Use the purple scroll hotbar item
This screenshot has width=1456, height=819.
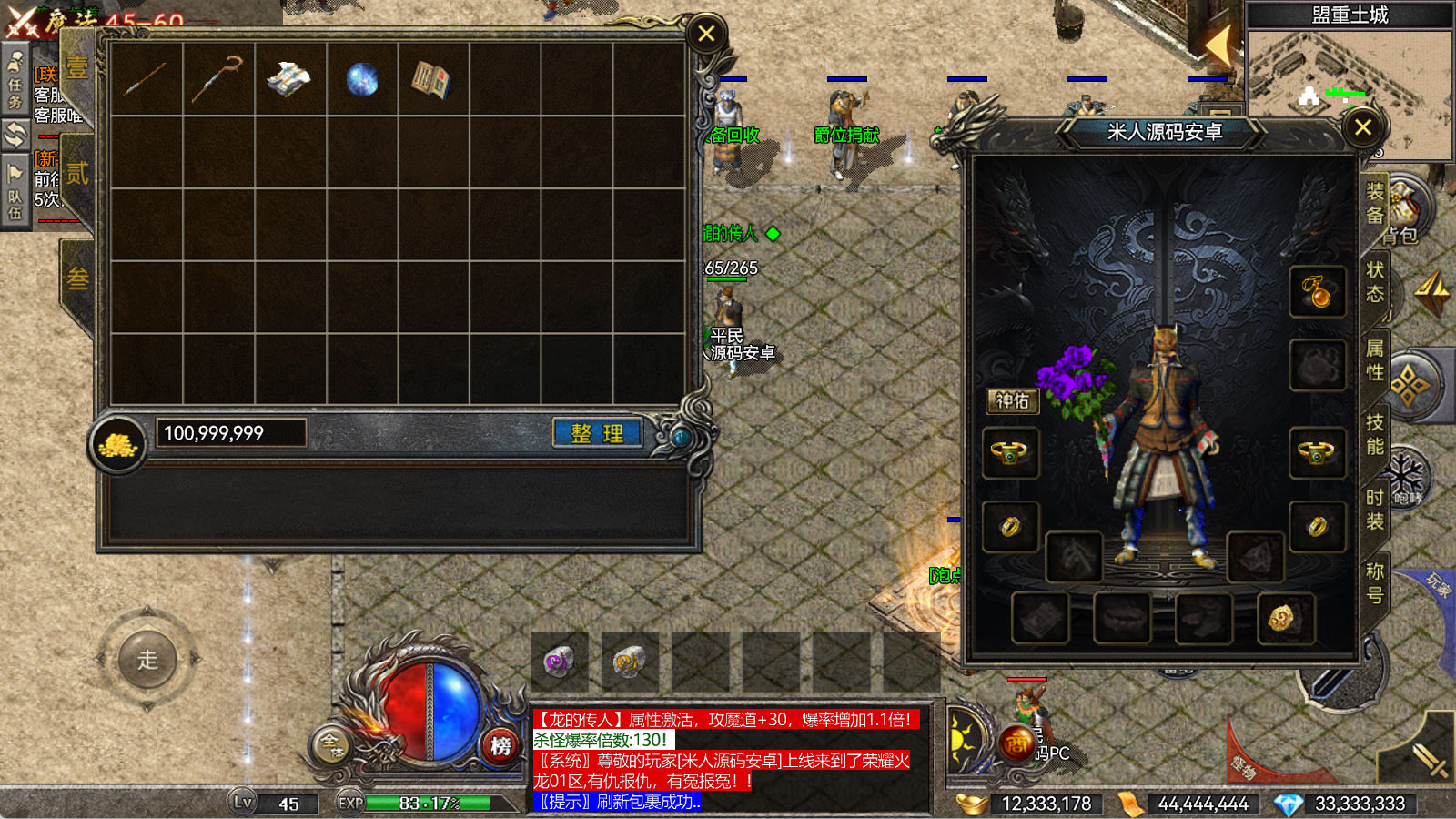tap(558, 662)
